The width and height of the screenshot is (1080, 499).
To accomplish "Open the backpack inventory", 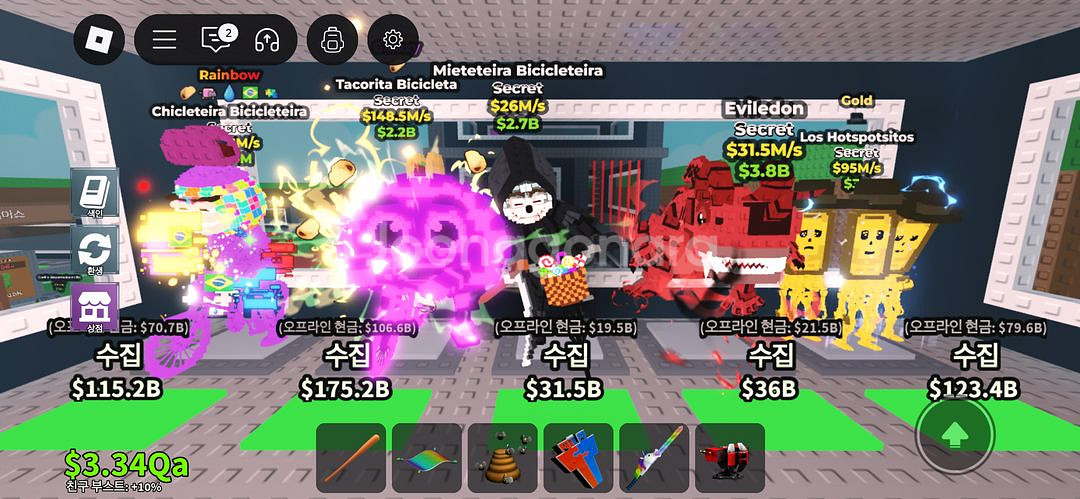I will (332, 39).
